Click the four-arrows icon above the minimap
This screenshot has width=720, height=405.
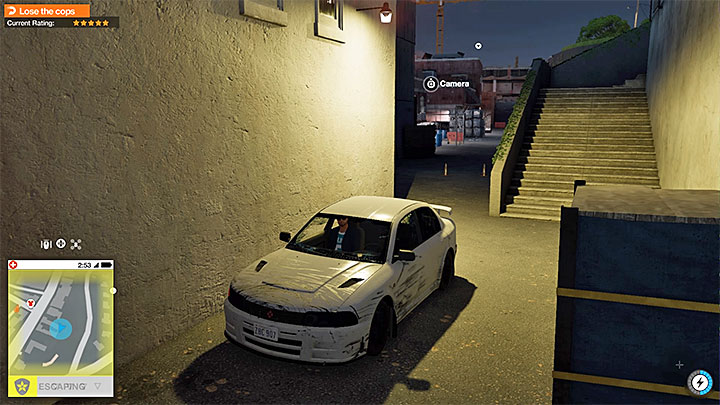(x=76, y=243)
